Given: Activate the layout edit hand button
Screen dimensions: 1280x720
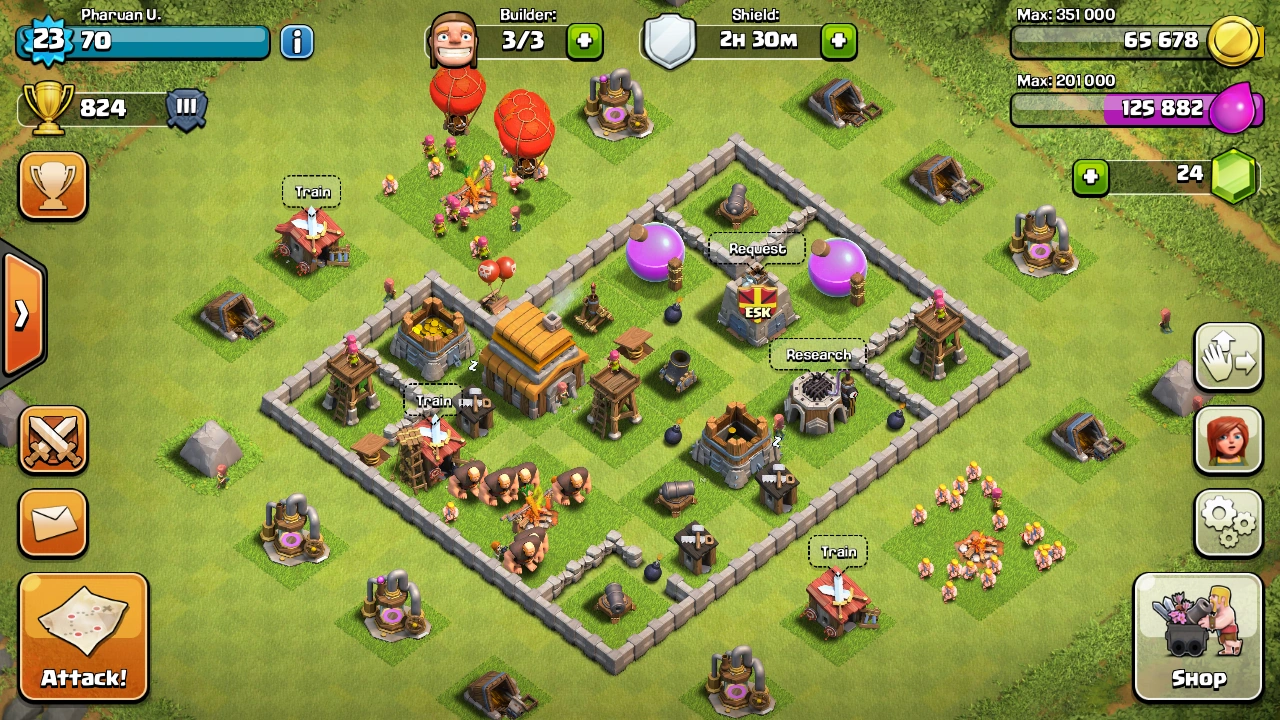Looking at the screenshot, I should tap(1228, 358).
